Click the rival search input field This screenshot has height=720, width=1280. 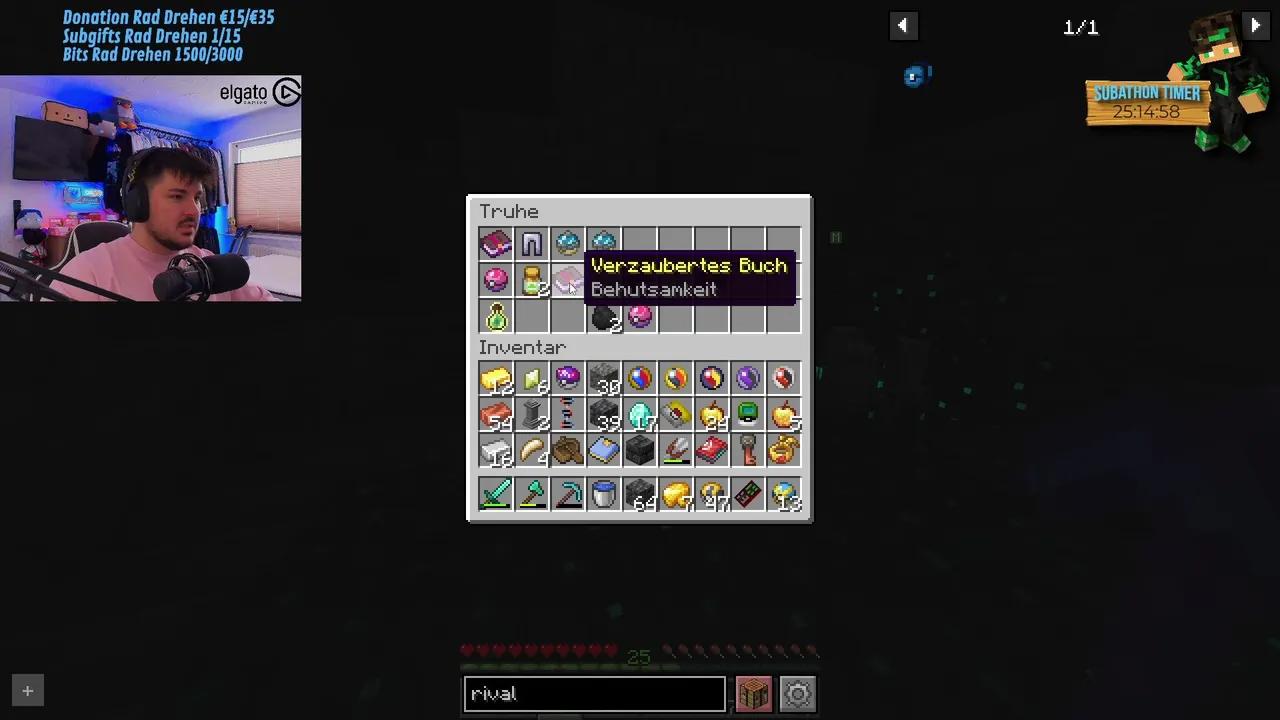click(x=594, y=693)
